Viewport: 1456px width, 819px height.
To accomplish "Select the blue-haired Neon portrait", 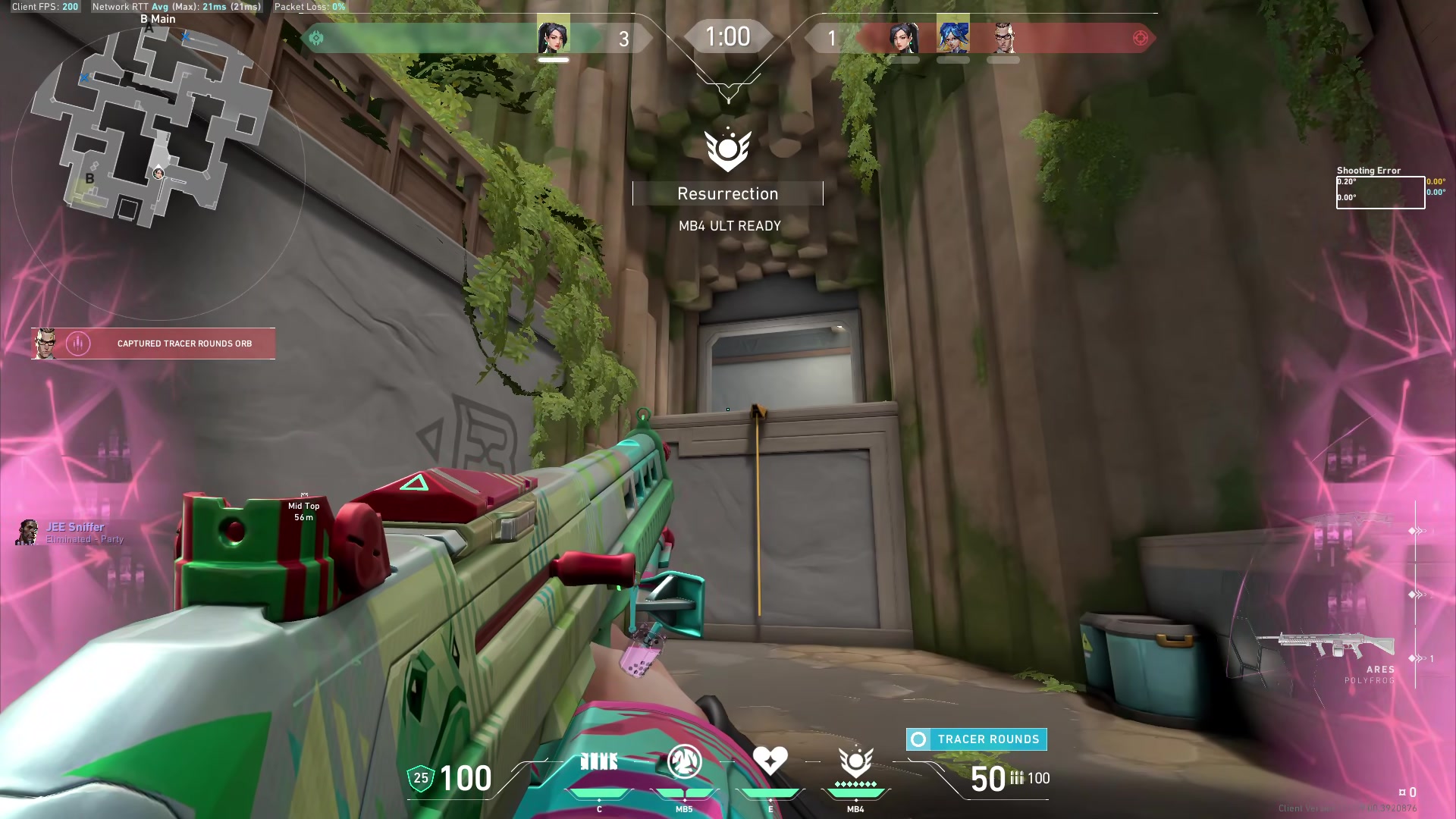I will (952, 37).
